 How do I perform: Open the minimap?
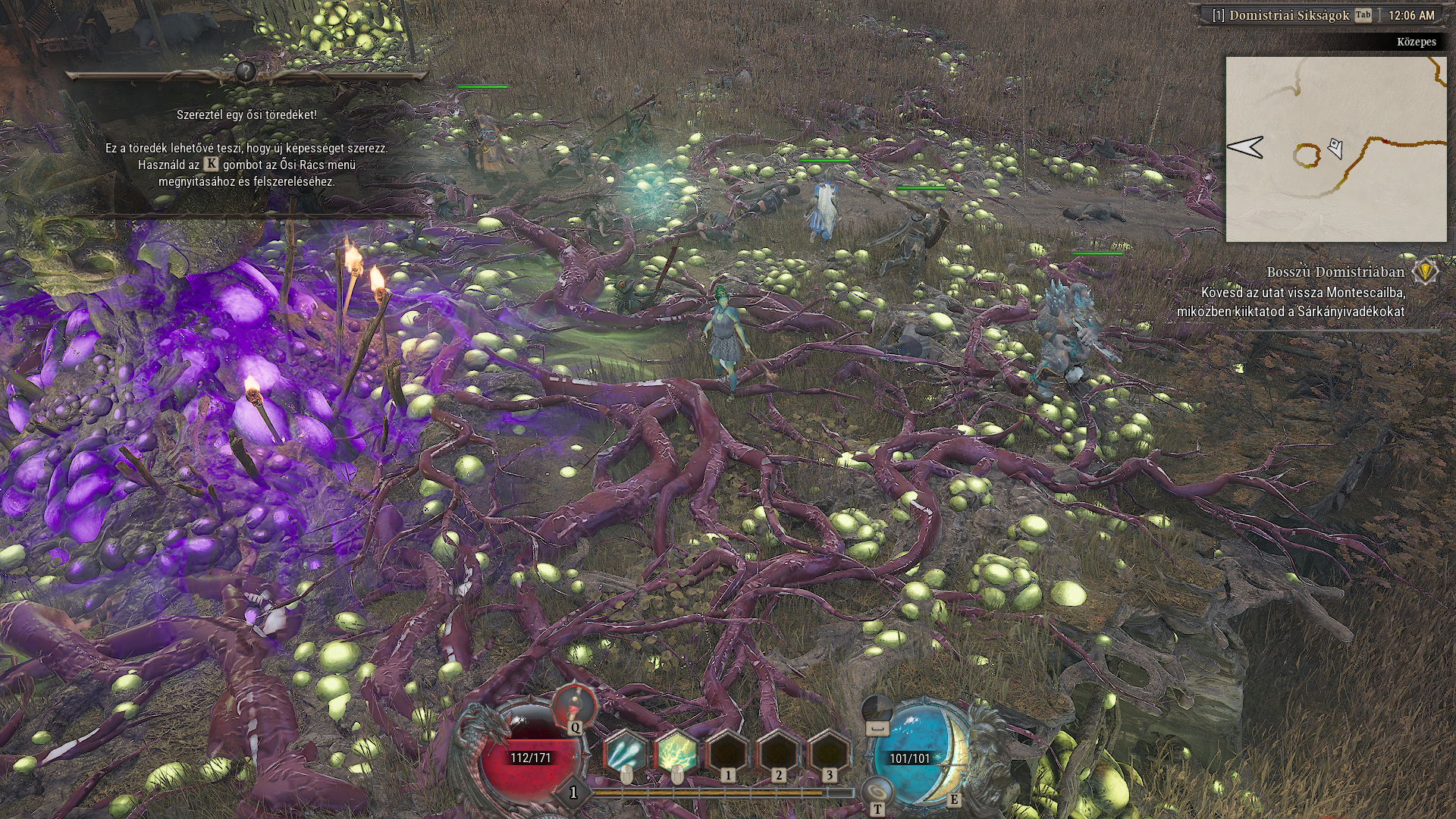click(x=1335, y=149)
